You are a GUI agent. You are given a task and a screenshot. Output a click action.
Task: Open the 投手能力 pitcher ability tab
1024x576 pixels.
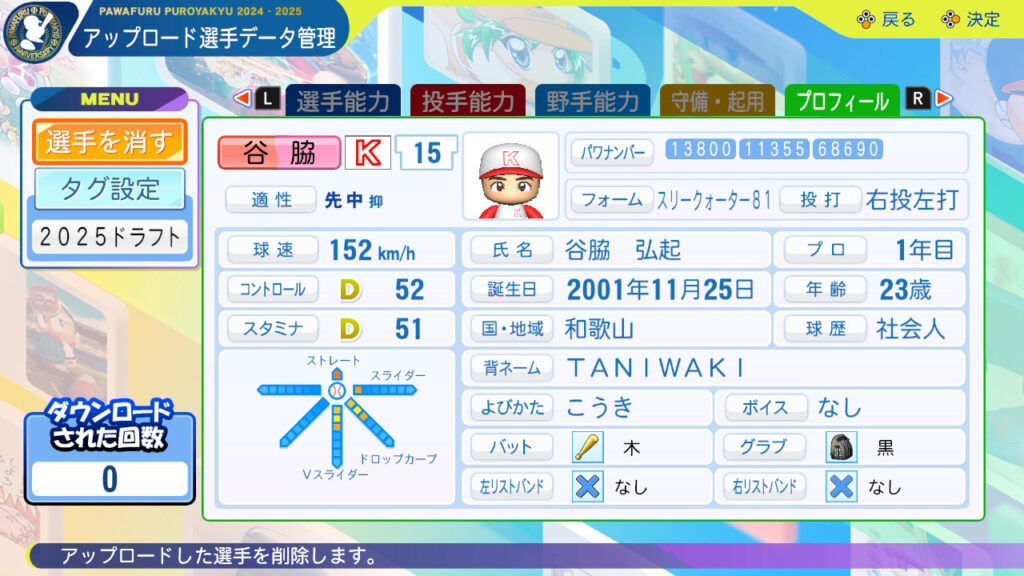click(467, 101)
